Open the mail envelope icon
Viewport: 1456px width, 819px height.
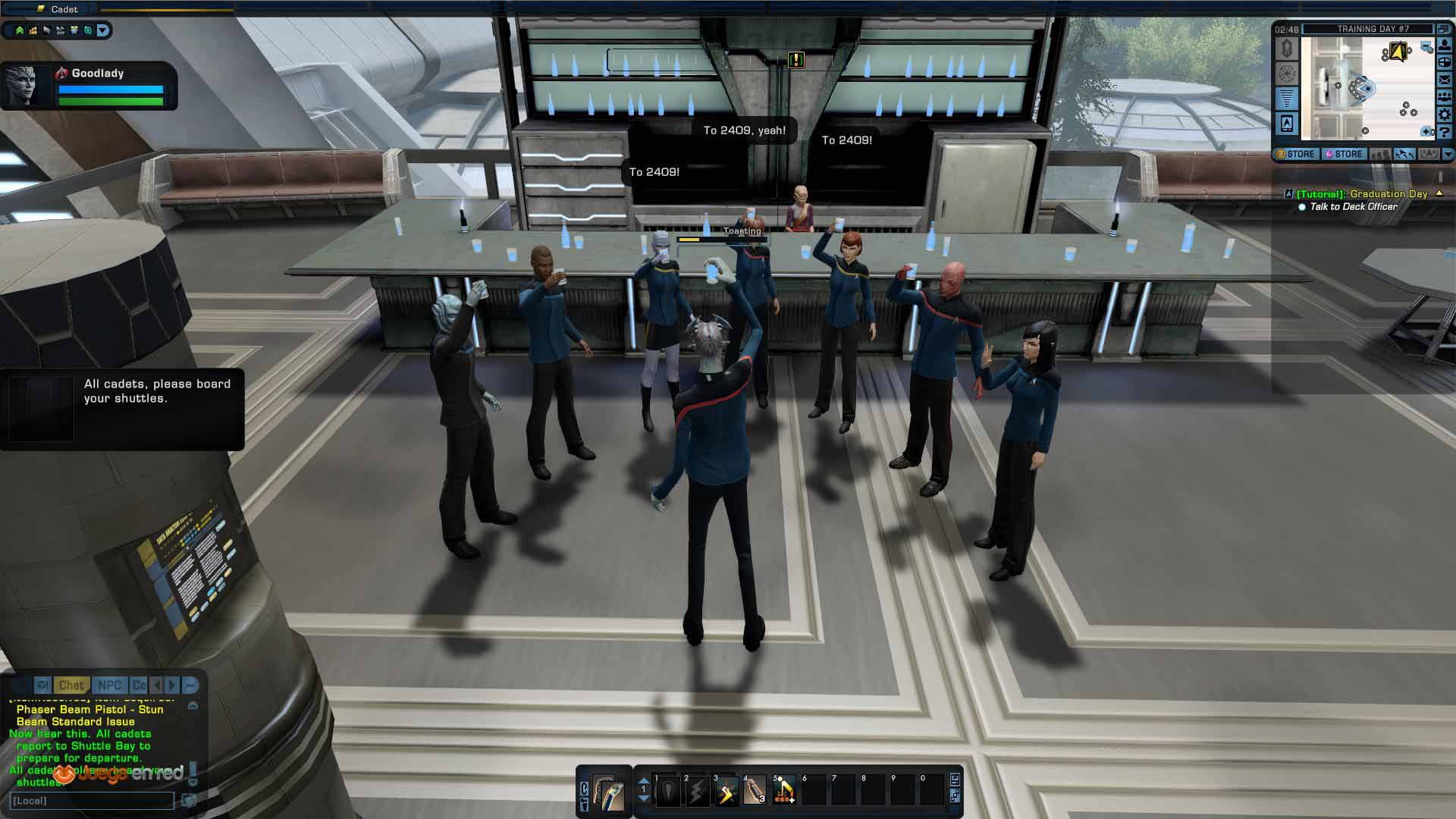coord(1445,80)
